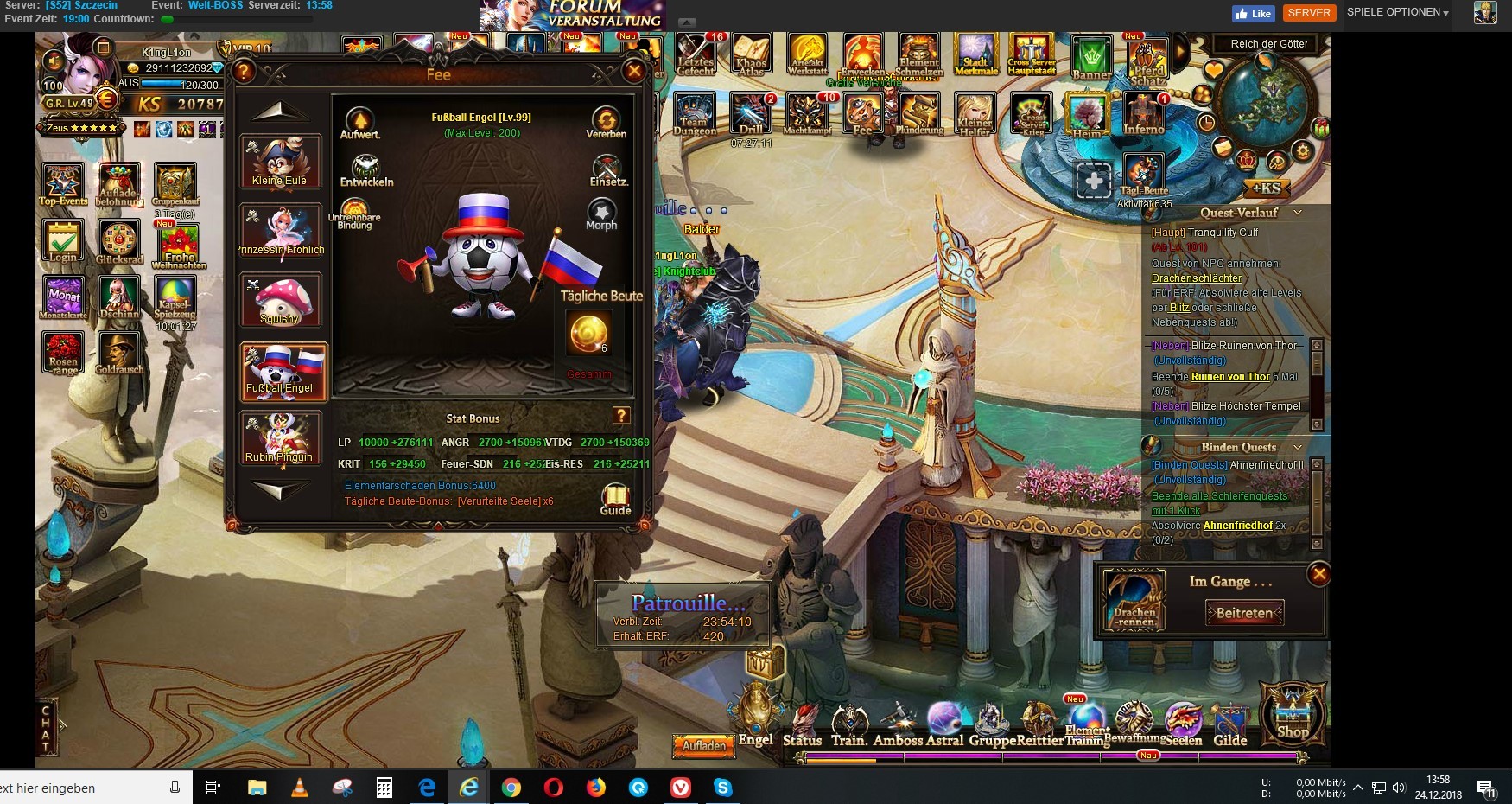This screenshot has width=1512, height=804.
Task: Click the Vererben inherit button
Action: pyautogui.click(x=606, y=123)
